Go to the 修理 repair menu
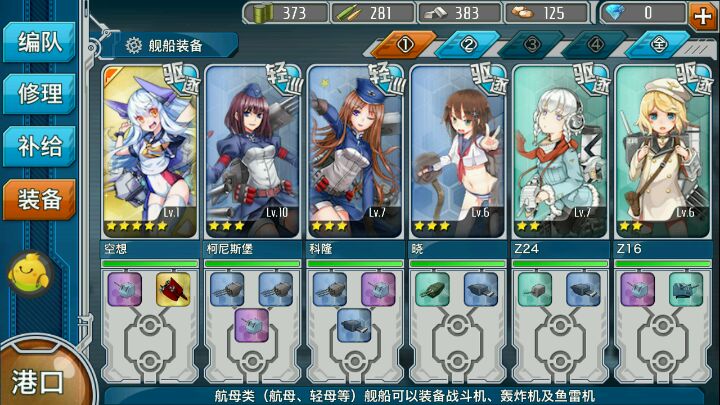This screenshot has width=720, height=405. (x=40, y=95)
